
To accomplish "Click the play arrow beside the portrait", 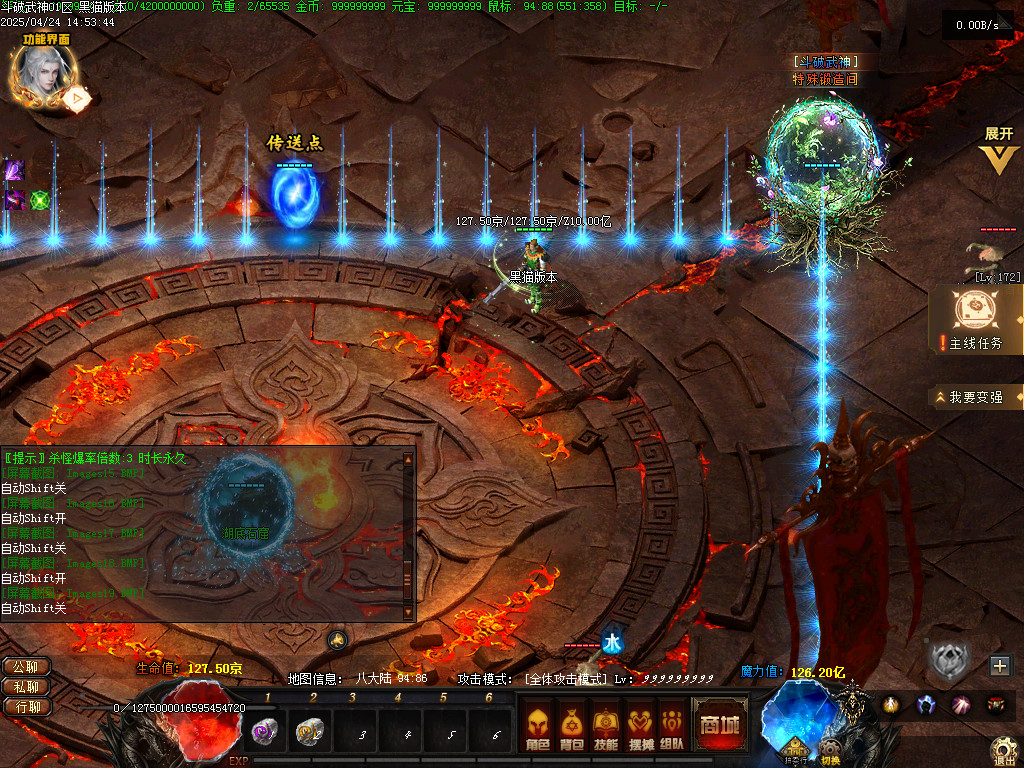I will [76, 98].
